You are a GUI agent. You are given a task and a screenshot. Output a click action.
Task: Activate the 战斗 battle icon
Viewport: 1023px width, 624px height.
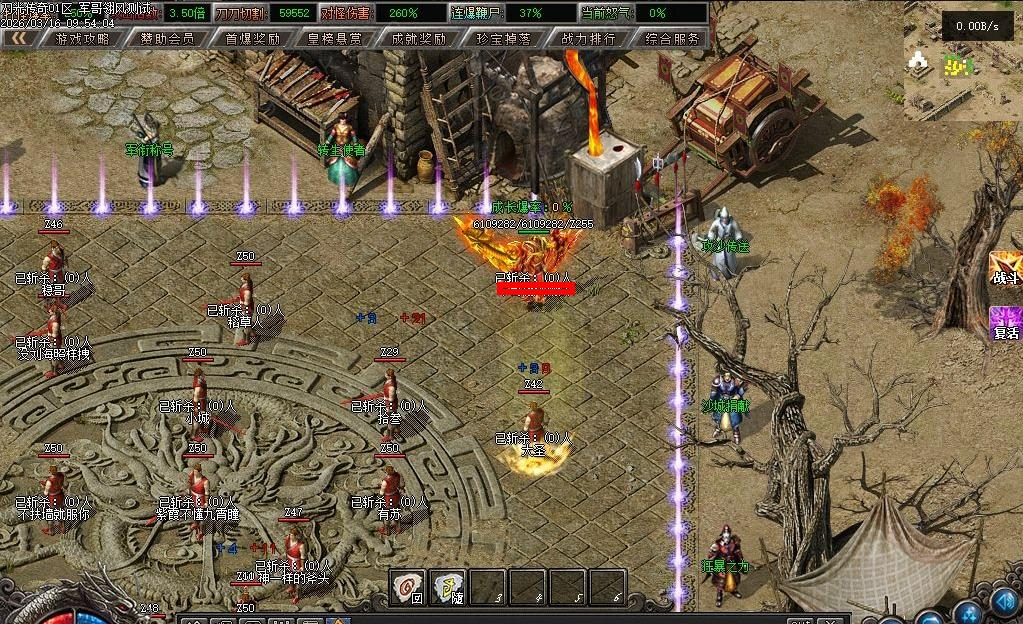click(1005, 271)
